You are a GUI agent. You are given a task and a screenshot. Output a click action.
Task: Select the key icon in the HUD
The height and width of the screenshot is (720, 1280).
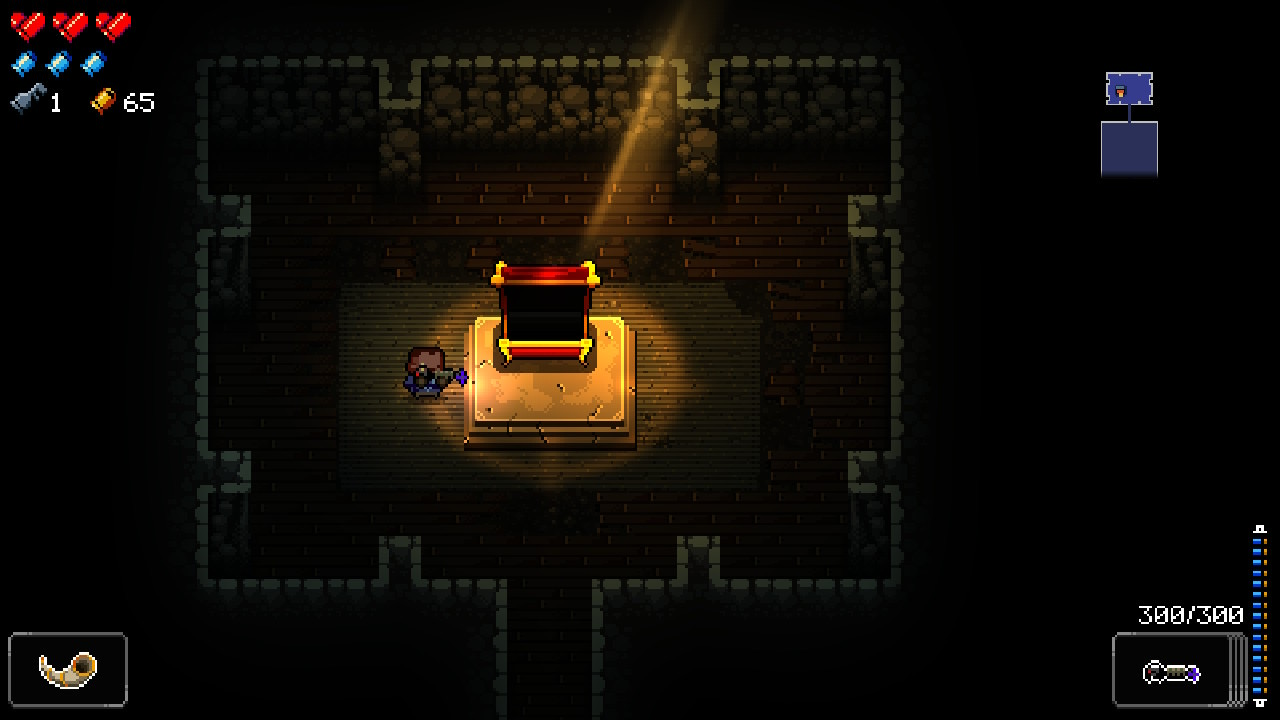[x=28, y=100]
